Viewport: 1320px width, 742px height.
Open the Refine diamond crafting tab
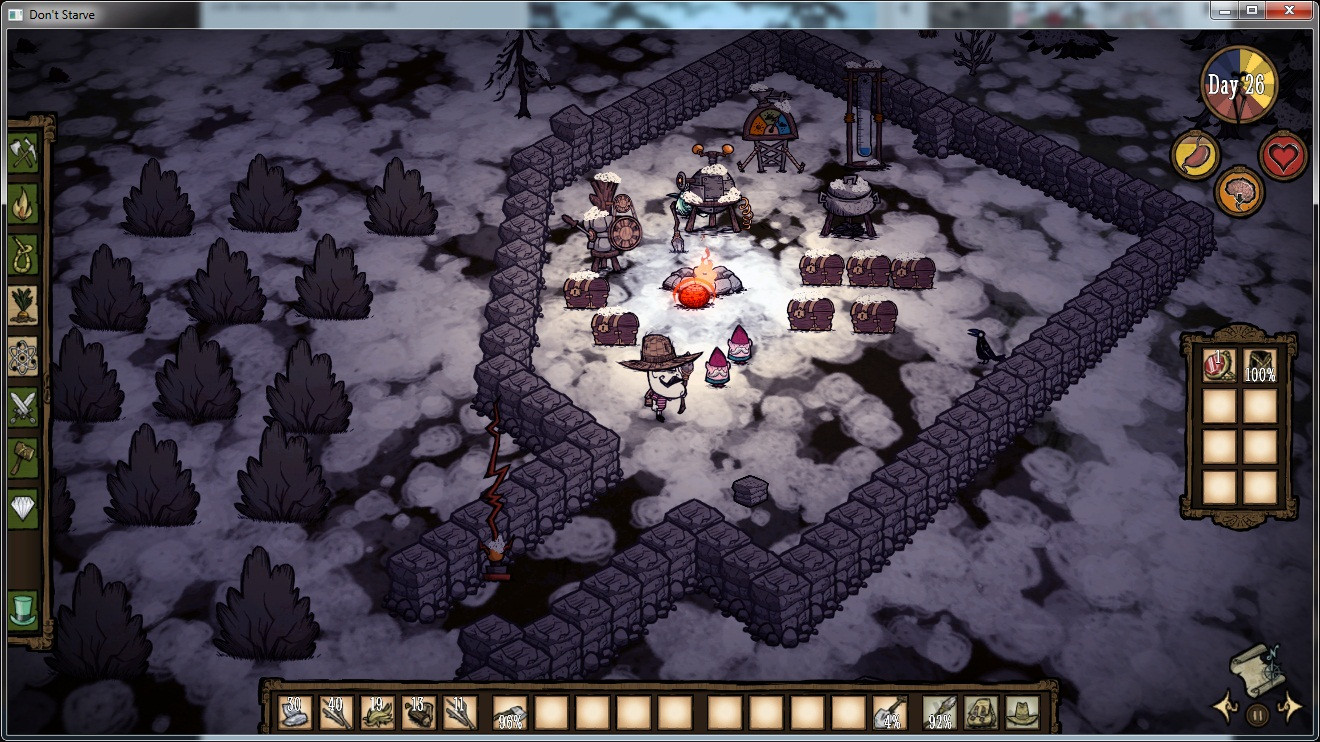(23, 509)
